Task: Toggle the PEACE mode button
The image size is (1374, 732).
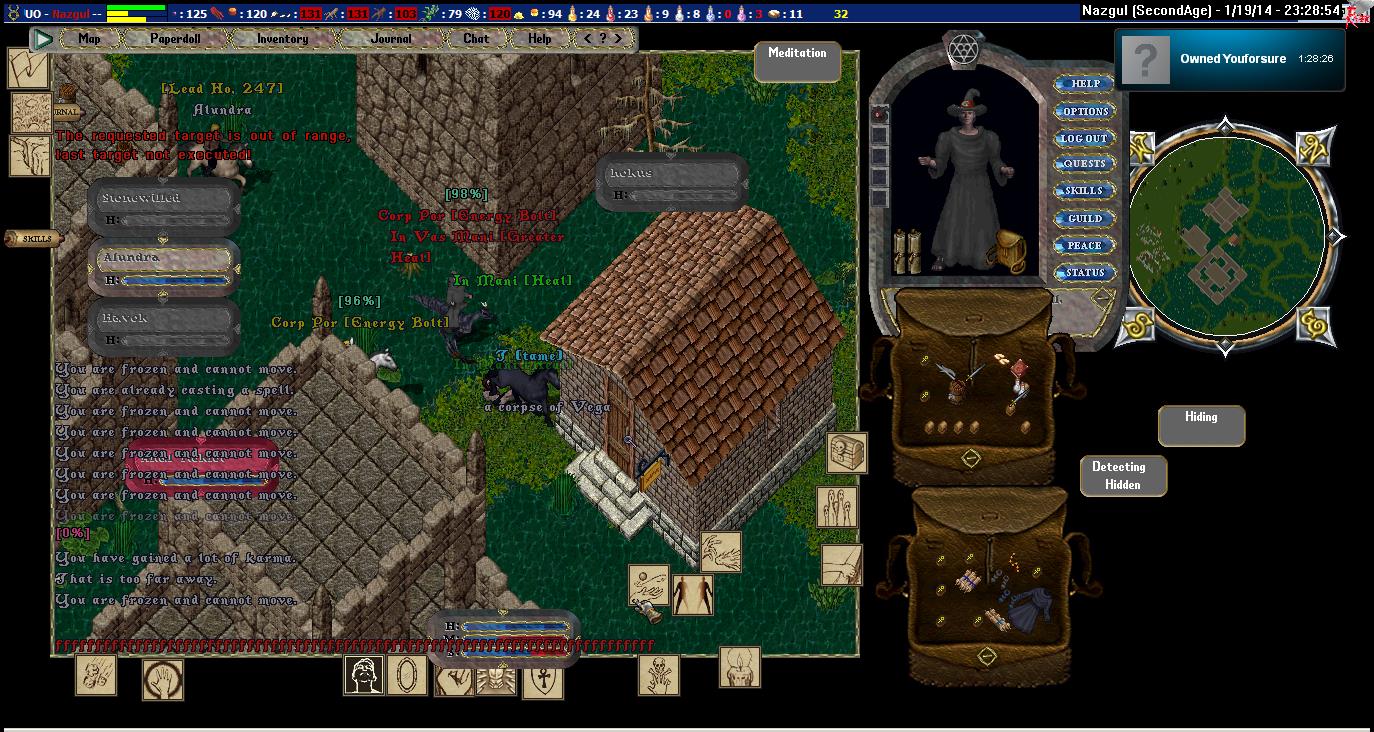Action: pyautogui.click(x=1084, y=245)
